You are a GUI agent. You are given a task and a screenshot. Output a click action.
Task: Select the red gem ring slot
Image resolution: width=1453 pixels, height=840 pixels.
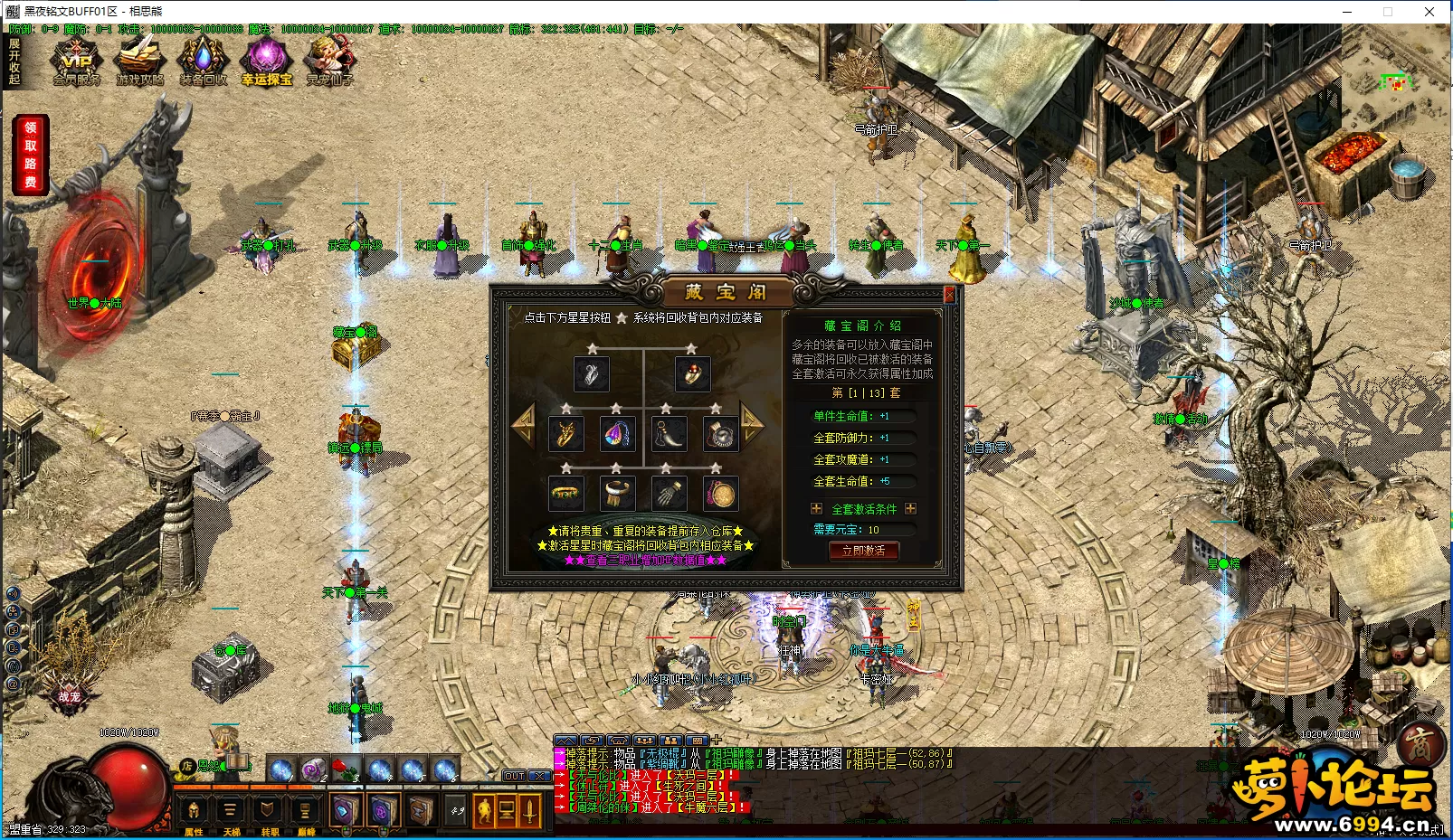[692, 373]
